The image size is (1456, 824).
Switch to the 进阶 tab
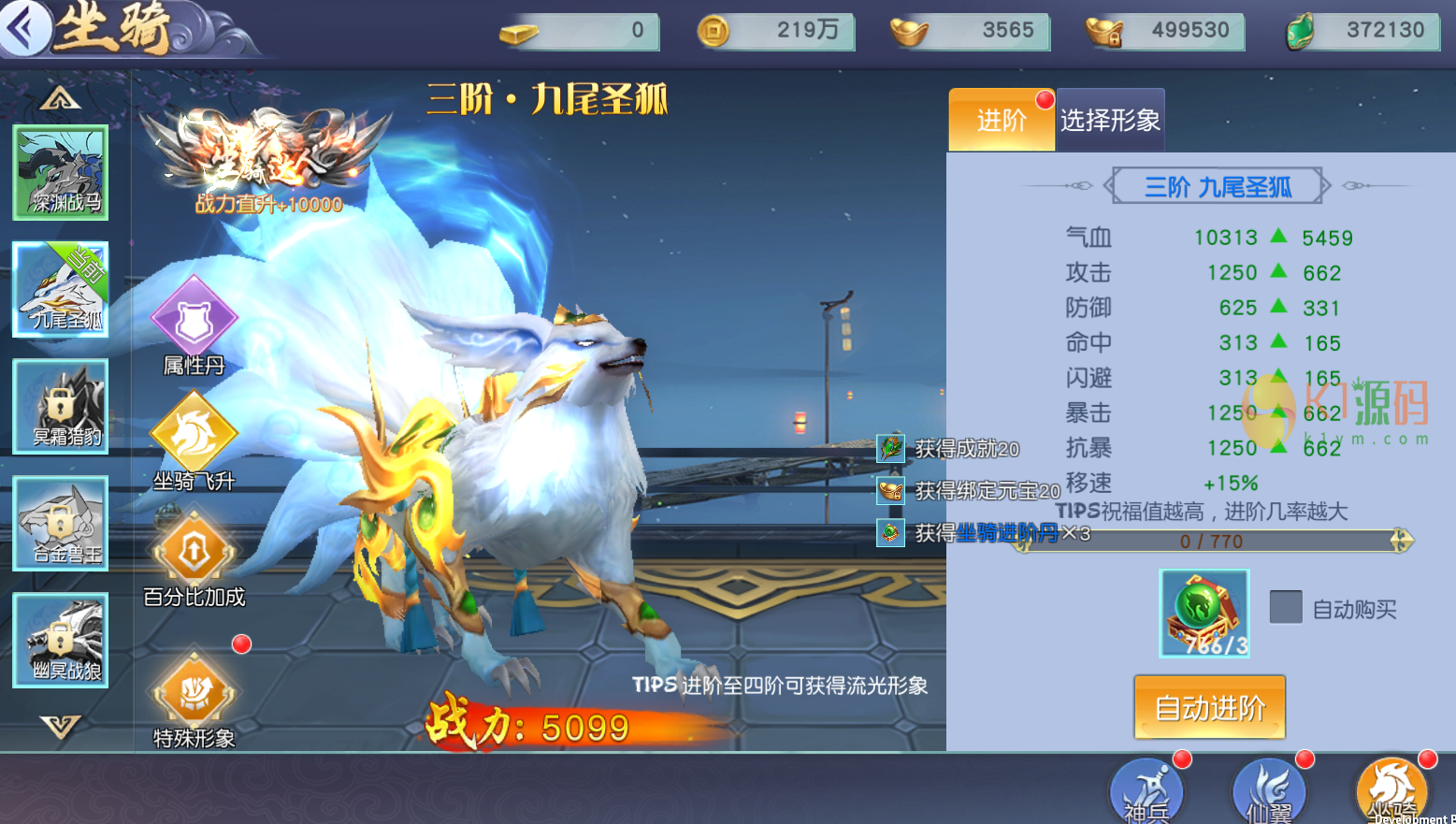point(1002,120)
